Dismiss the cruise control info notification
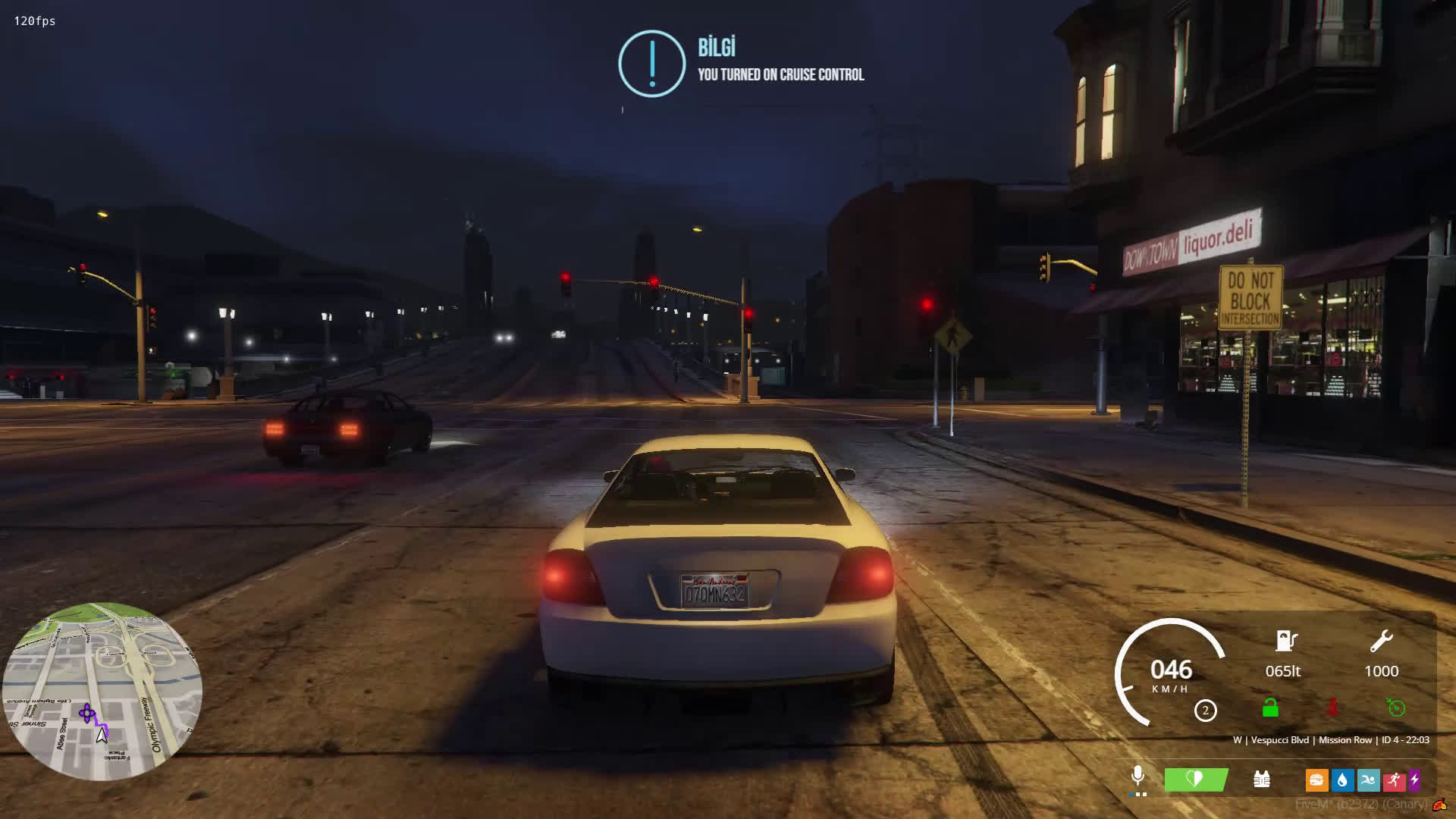Image resolution: width=1456 pixels, height=819 pixels. click(741, 64)
